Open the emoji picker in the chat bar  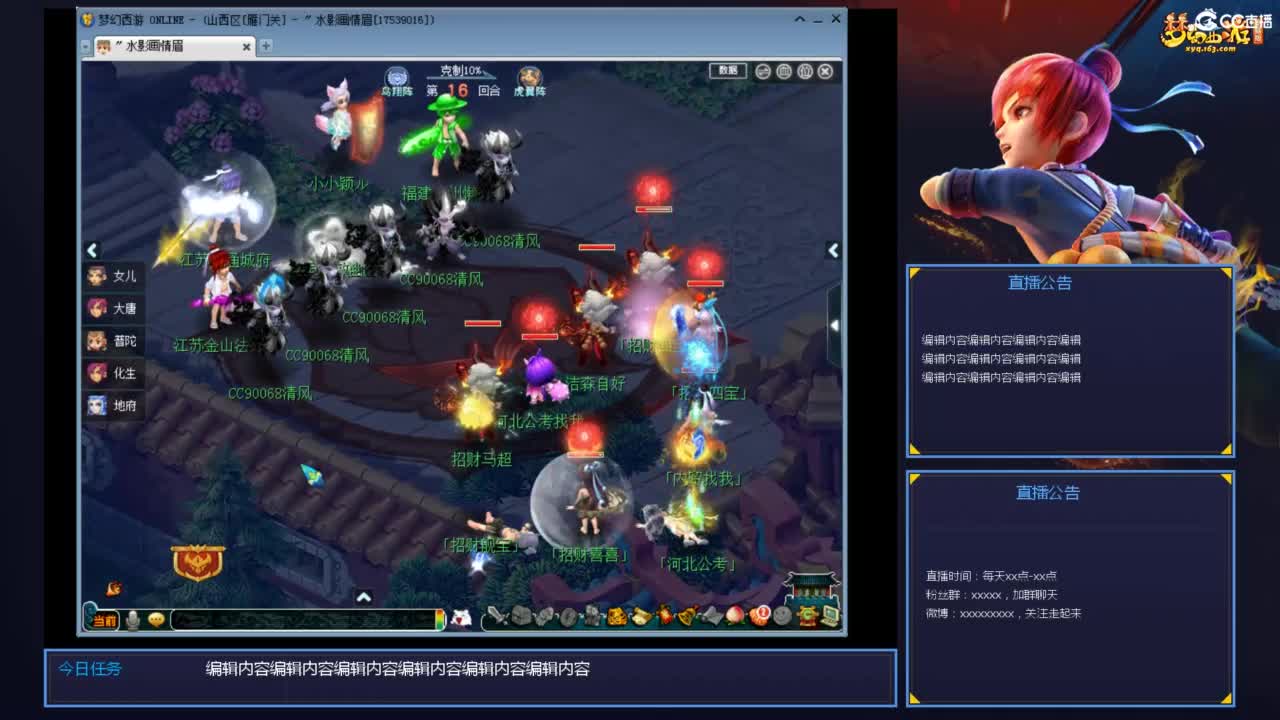coord(157,618)
